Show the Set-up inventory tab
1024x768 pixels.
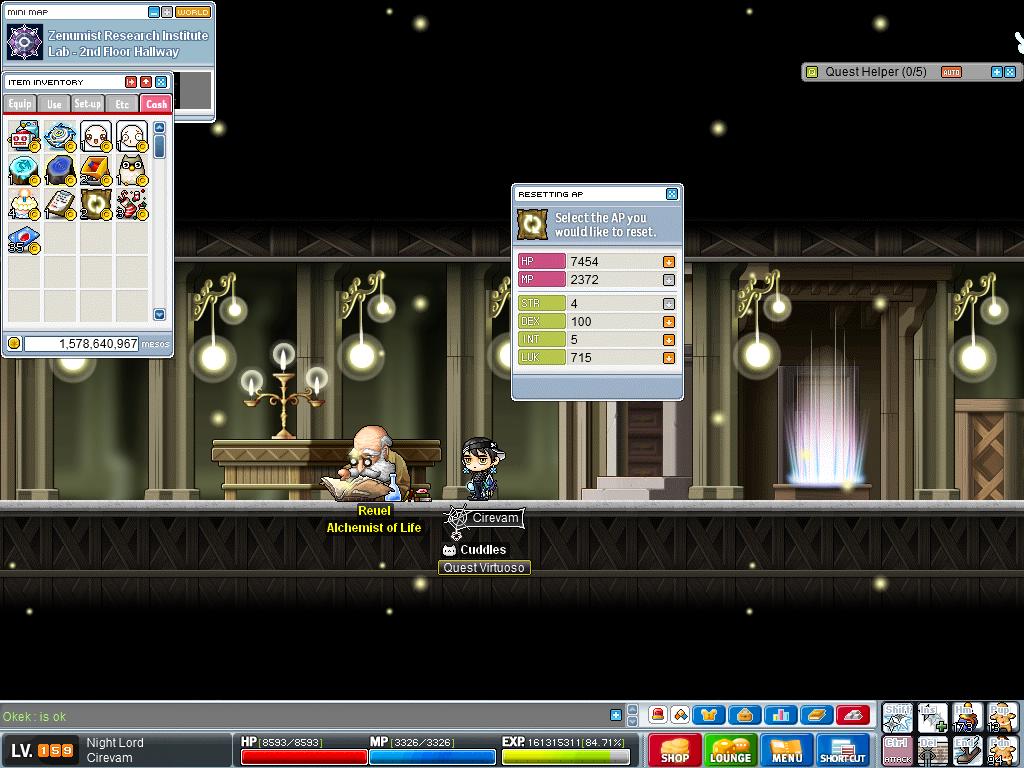click(x=88, y=104)
